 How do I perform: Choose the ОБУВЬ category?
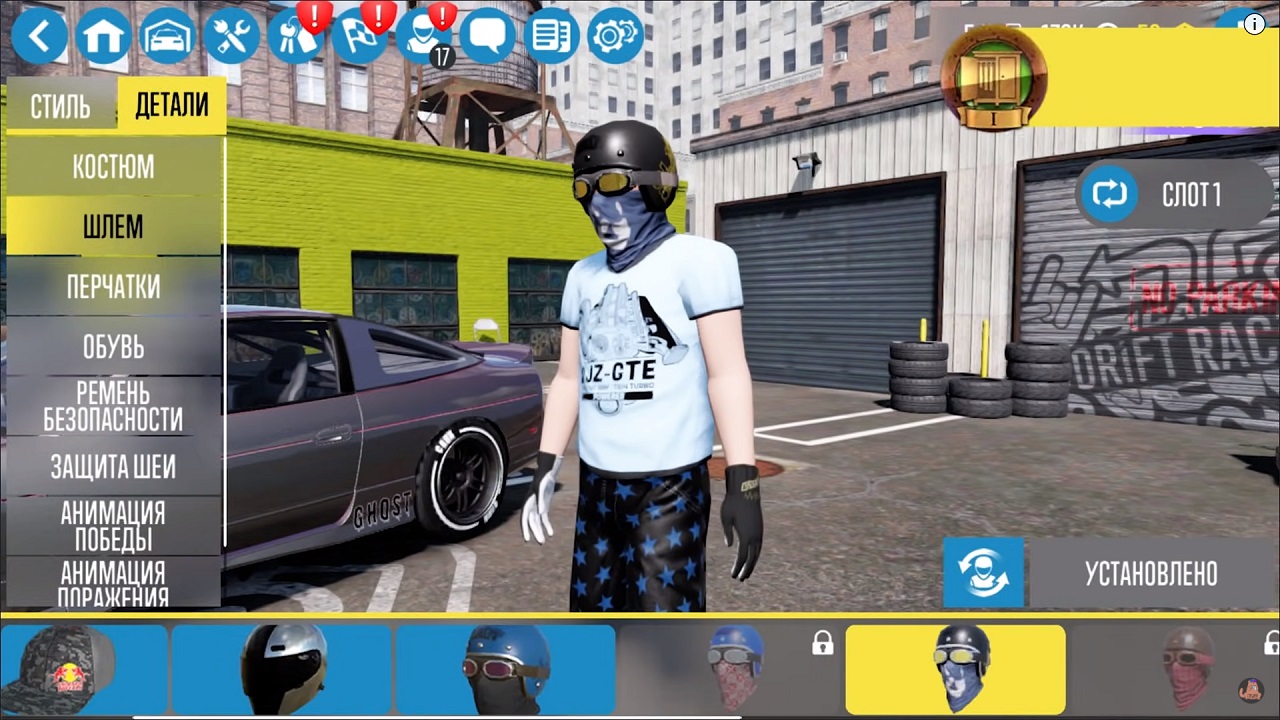(113, 347)
